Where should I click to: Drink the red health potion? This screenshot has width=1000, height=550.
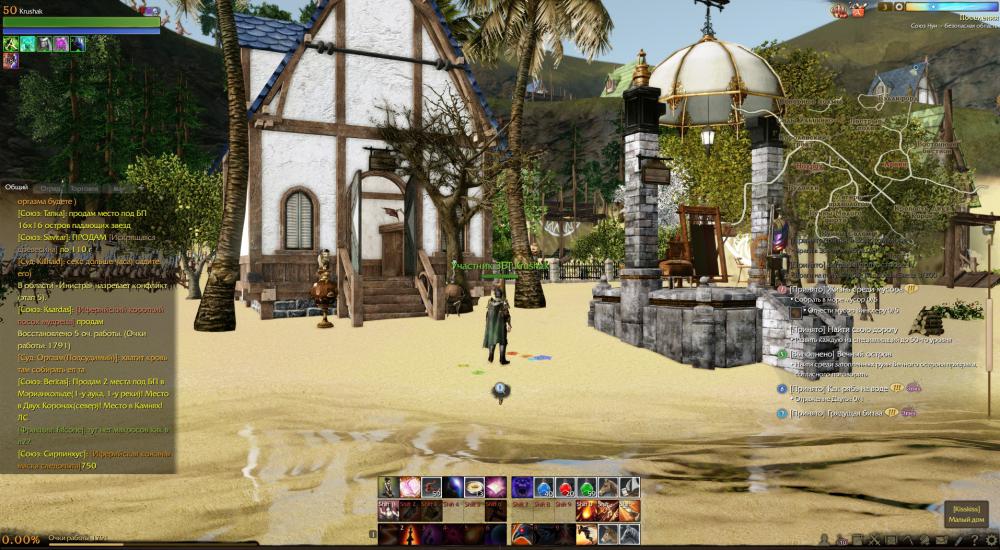coord(564,487)
